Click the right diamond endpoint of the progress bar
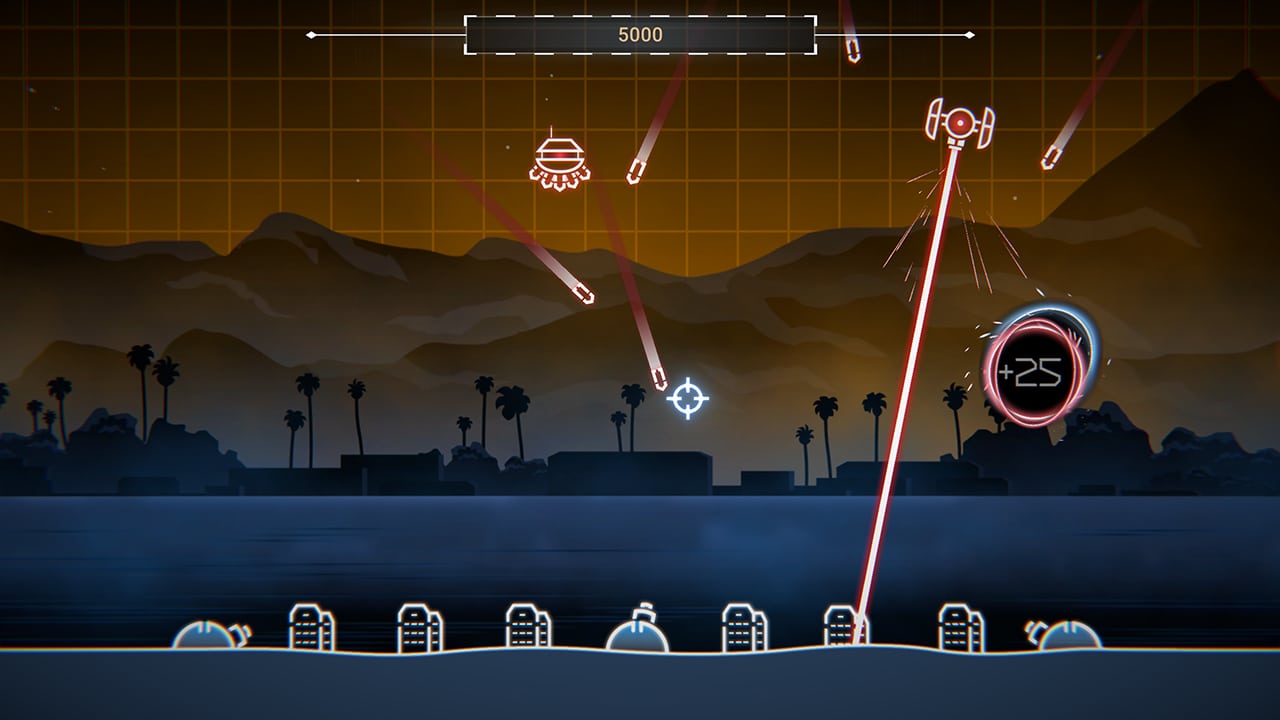Screen dimensions: 1280x720 click(x=968, y=33)
